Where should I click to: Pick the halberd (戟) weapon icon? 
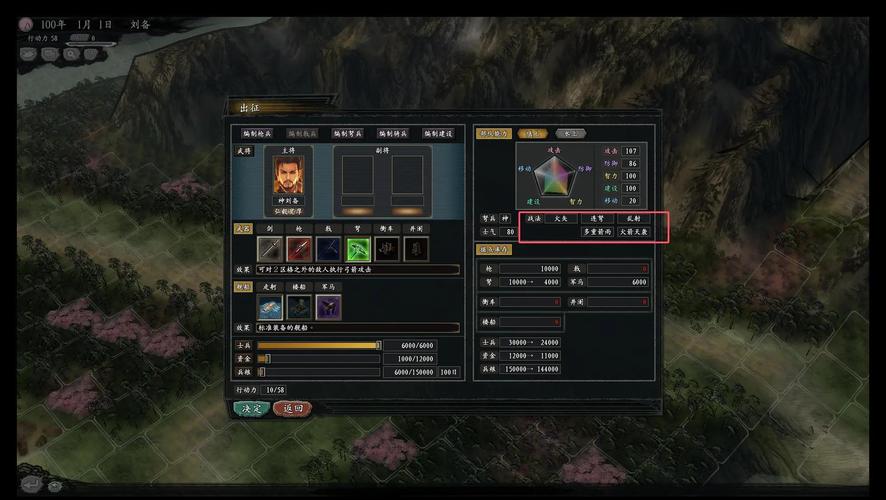328,249
